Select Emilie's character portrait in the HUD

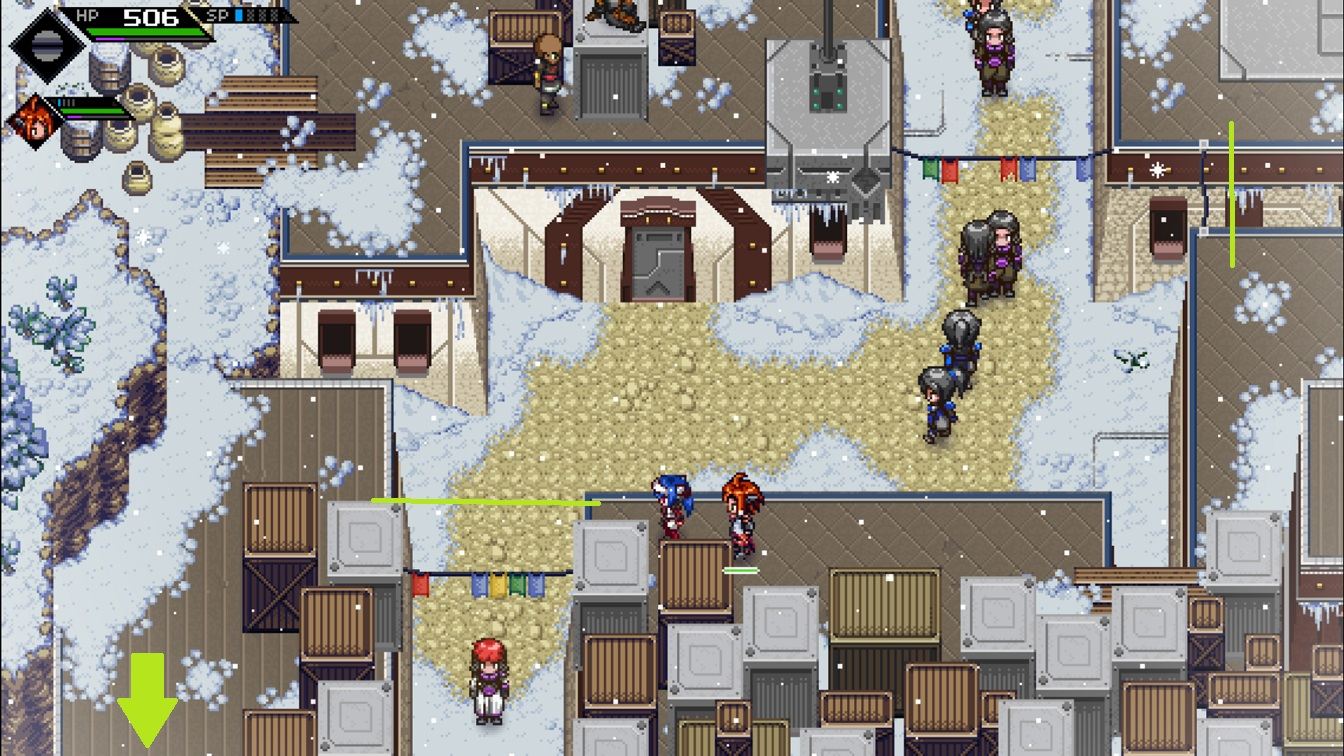pyautogui.click(x=33, y=118)
